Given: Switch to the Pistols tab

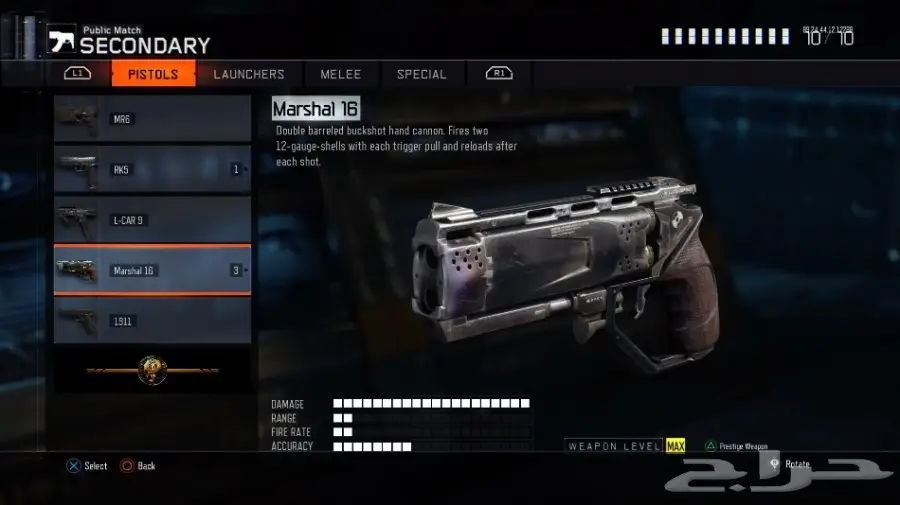Looking at the screenshot, I should (x=153, y=74).
